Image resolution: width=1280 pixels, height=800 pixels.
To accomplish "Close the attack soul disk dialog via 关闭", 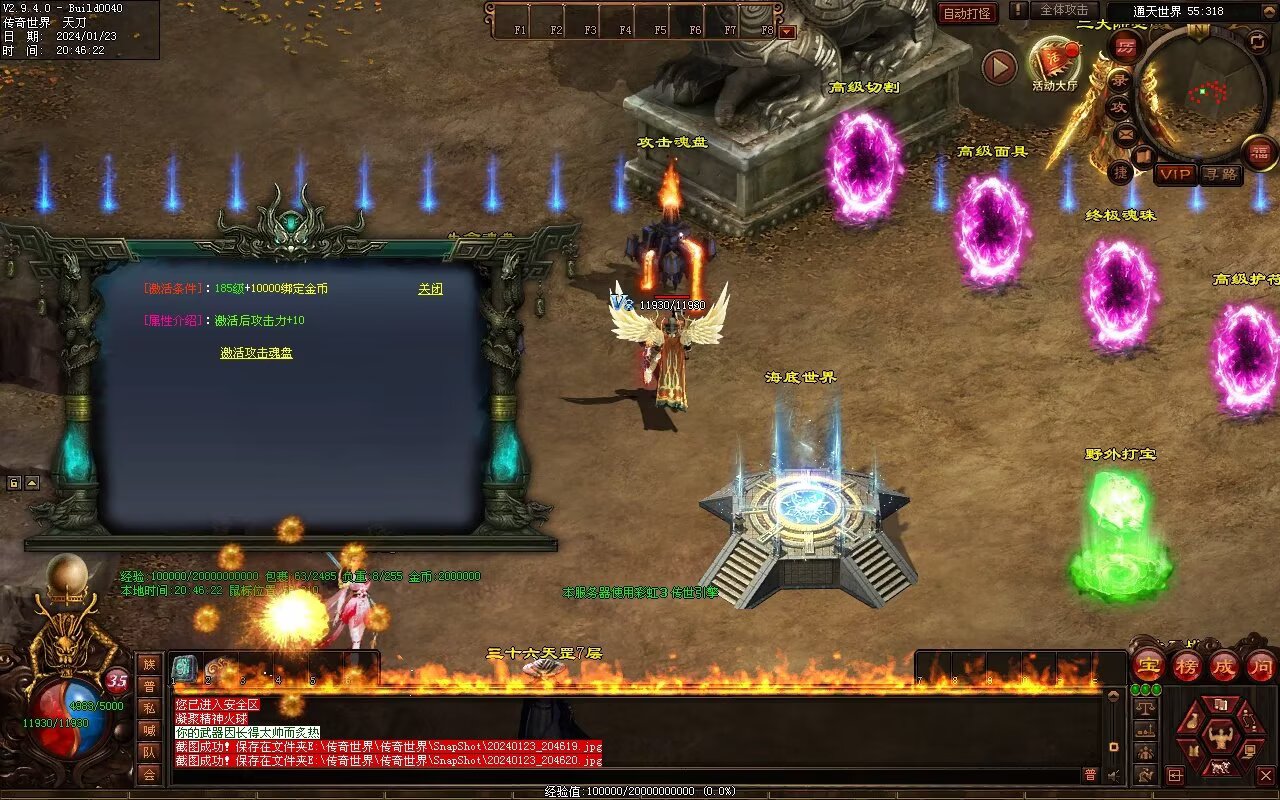I will click(430, 289).
